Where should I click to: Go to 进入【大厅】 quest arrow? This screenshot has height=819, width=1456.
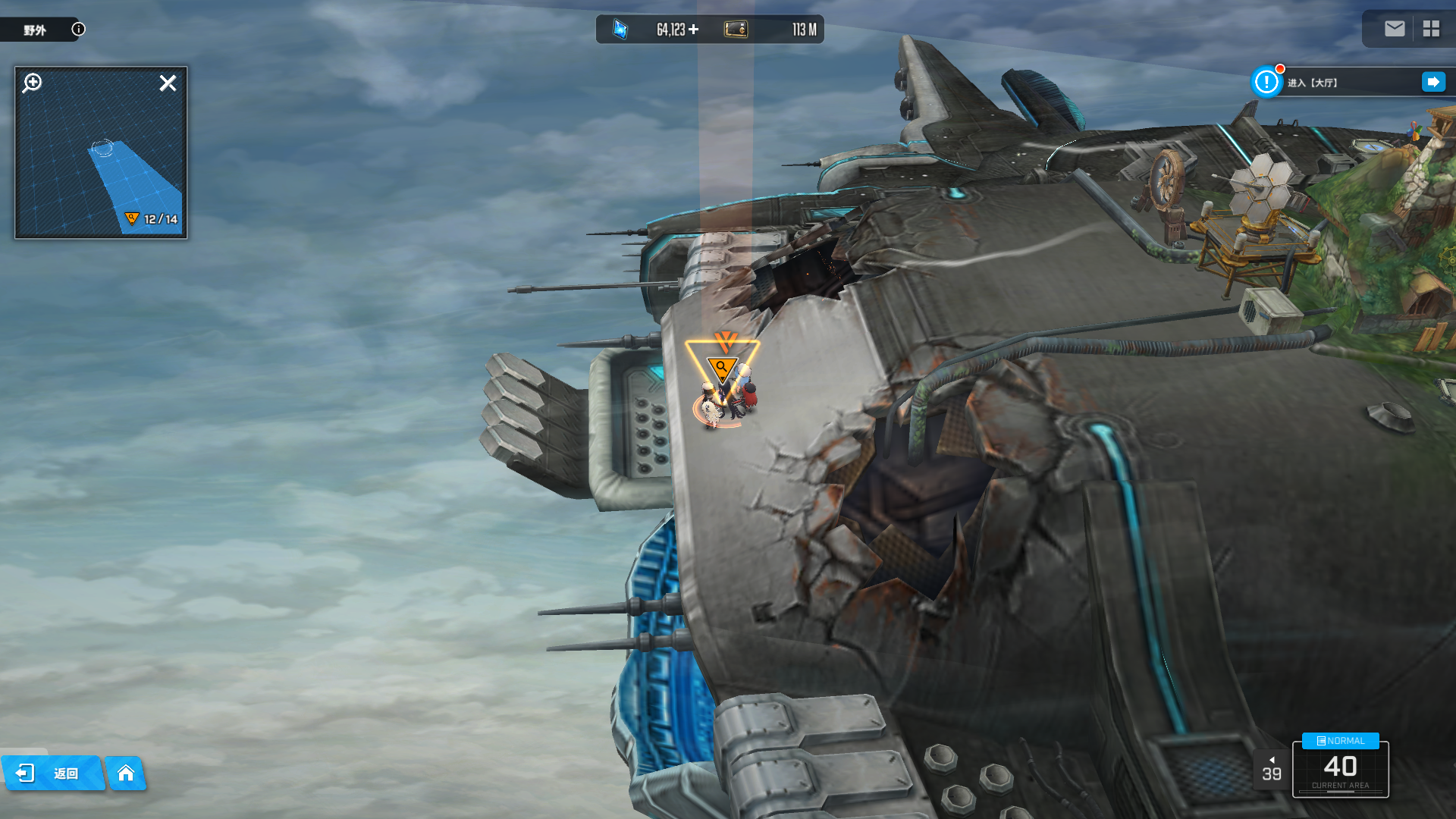pyautogui.click(x=1432, y=82)
